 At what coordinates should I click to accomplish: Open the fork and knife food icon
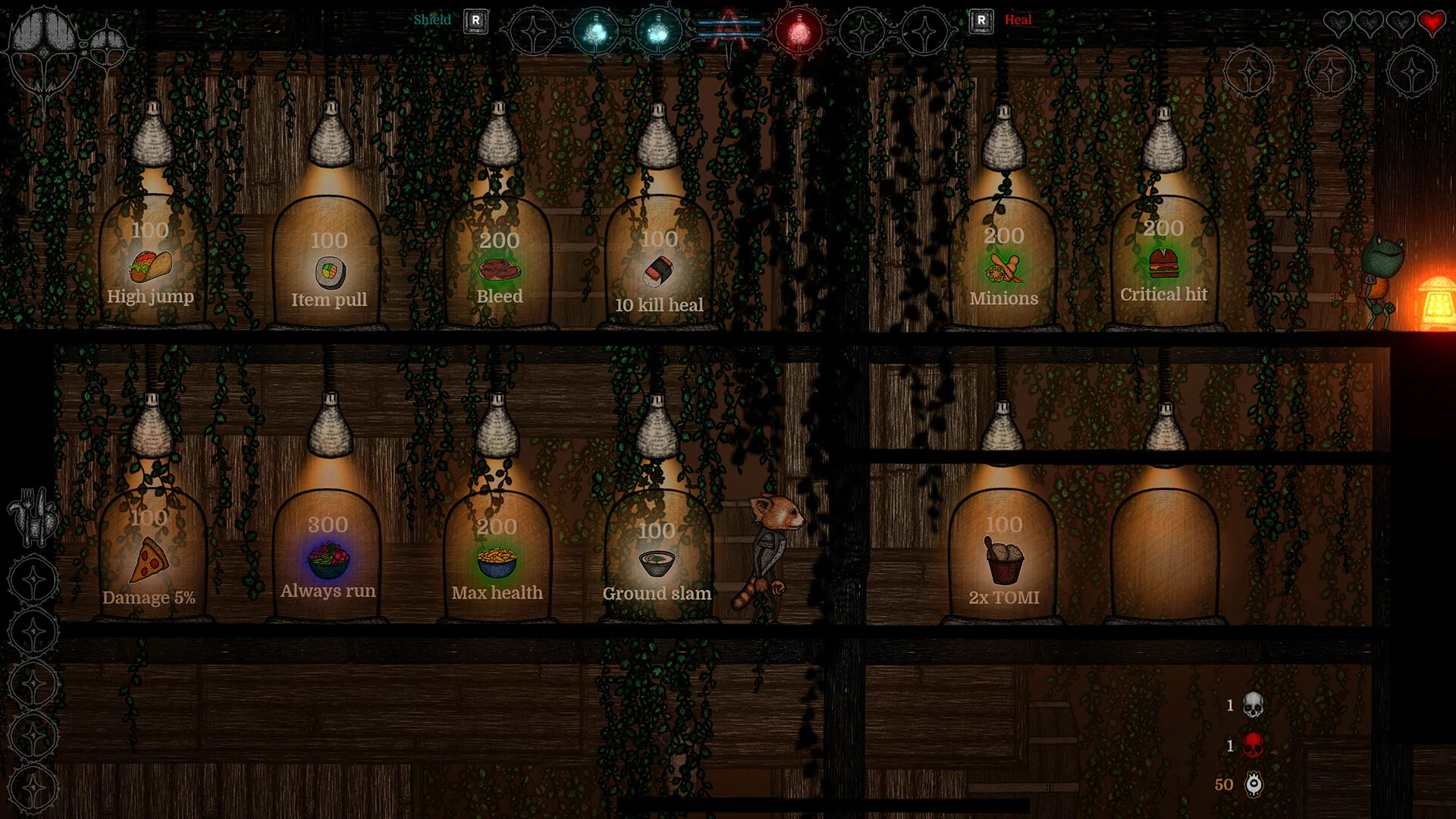point(33,516)
